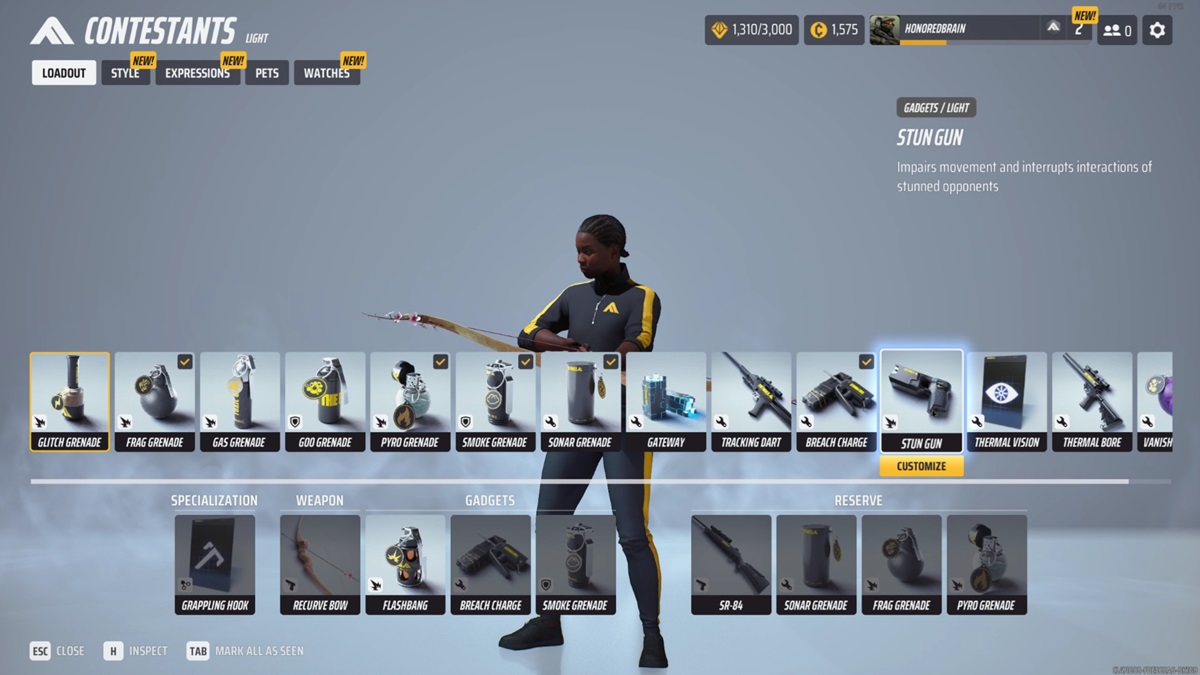This screenshot has height=675, width=1200.
Task: Open the Expressions tab
Action: (197, 73)
